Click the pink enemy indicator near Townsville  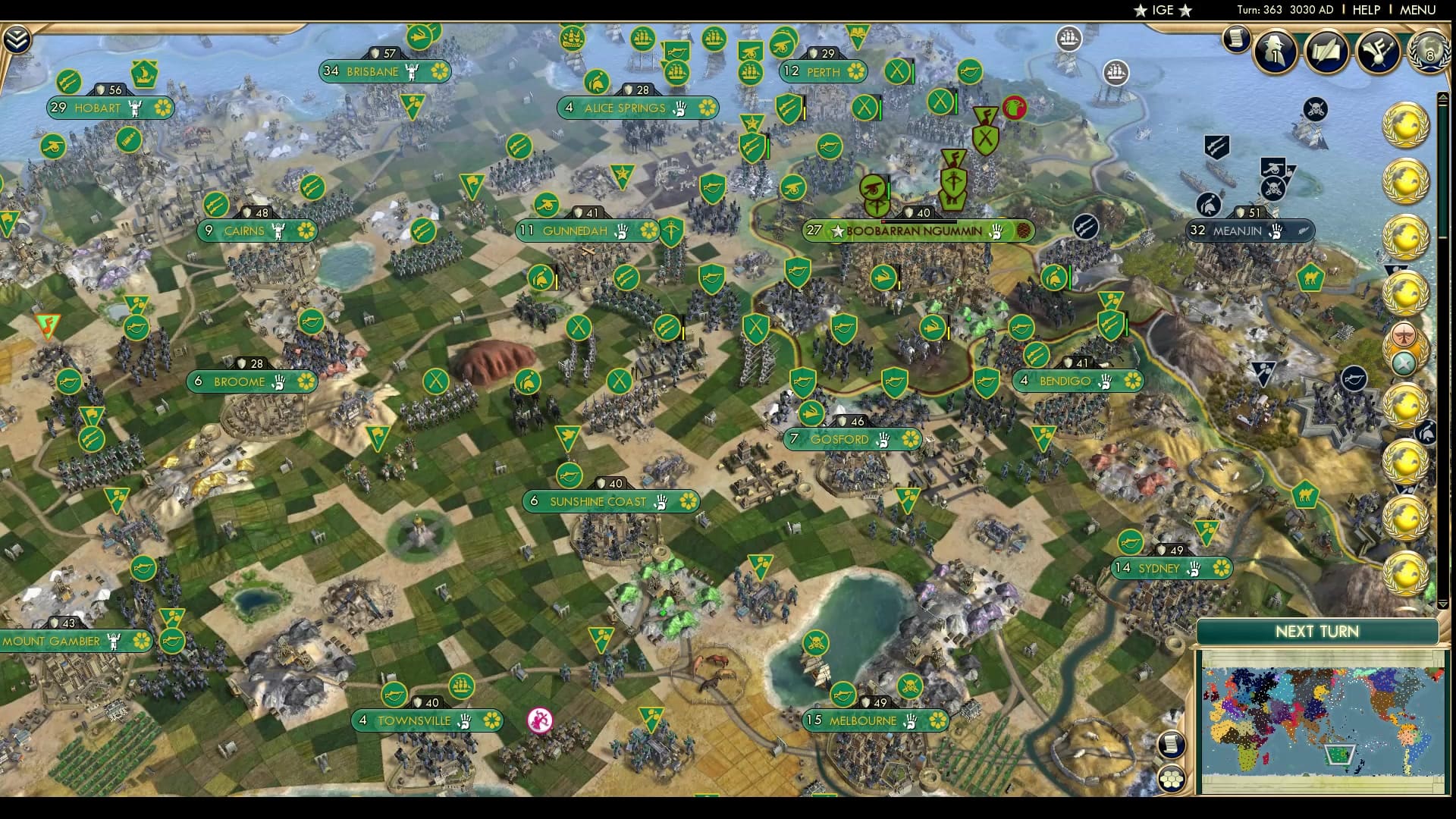(x=540, y=717)
